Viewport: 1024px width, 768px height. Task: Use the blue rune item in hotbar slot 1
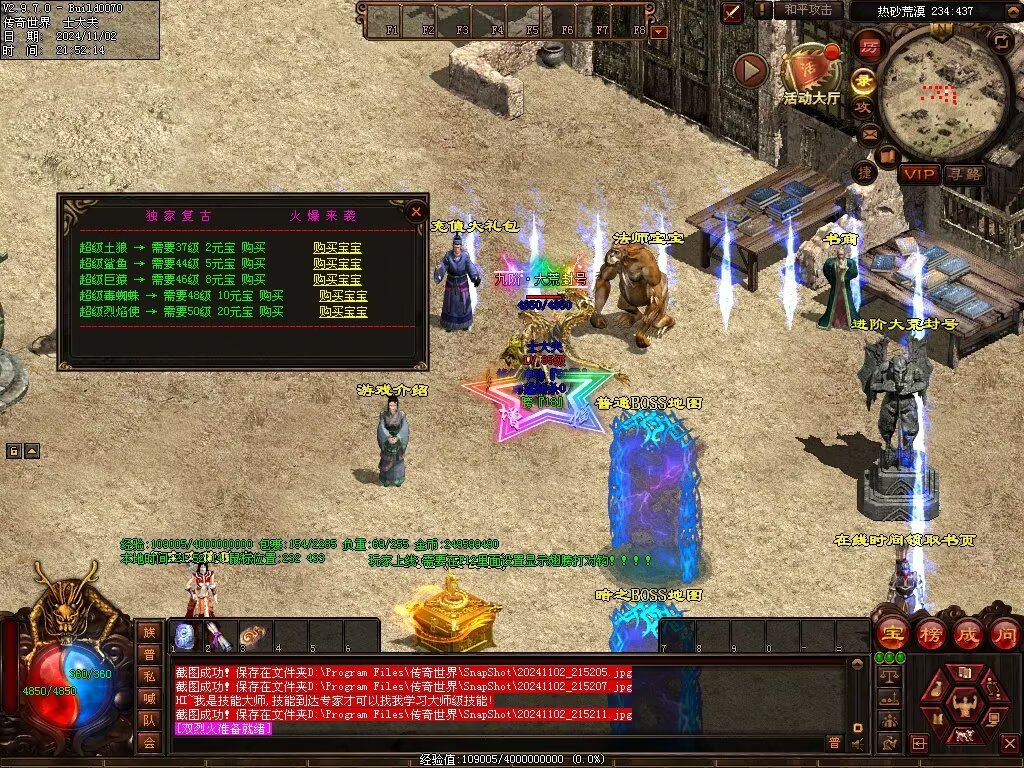(x=185, y=636)
